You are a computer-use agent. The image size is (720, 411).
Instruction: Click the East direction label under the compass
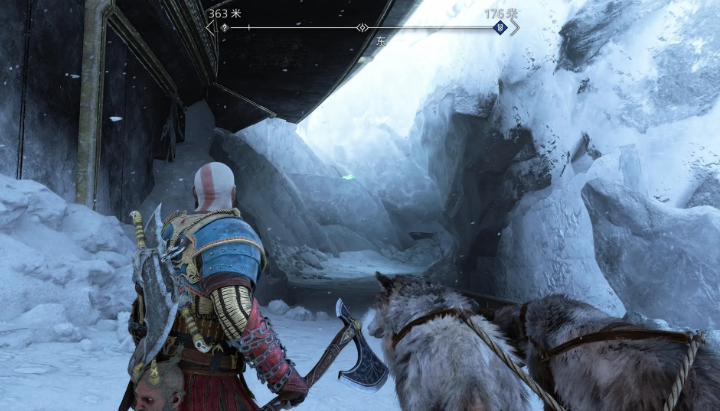point(381,42)
